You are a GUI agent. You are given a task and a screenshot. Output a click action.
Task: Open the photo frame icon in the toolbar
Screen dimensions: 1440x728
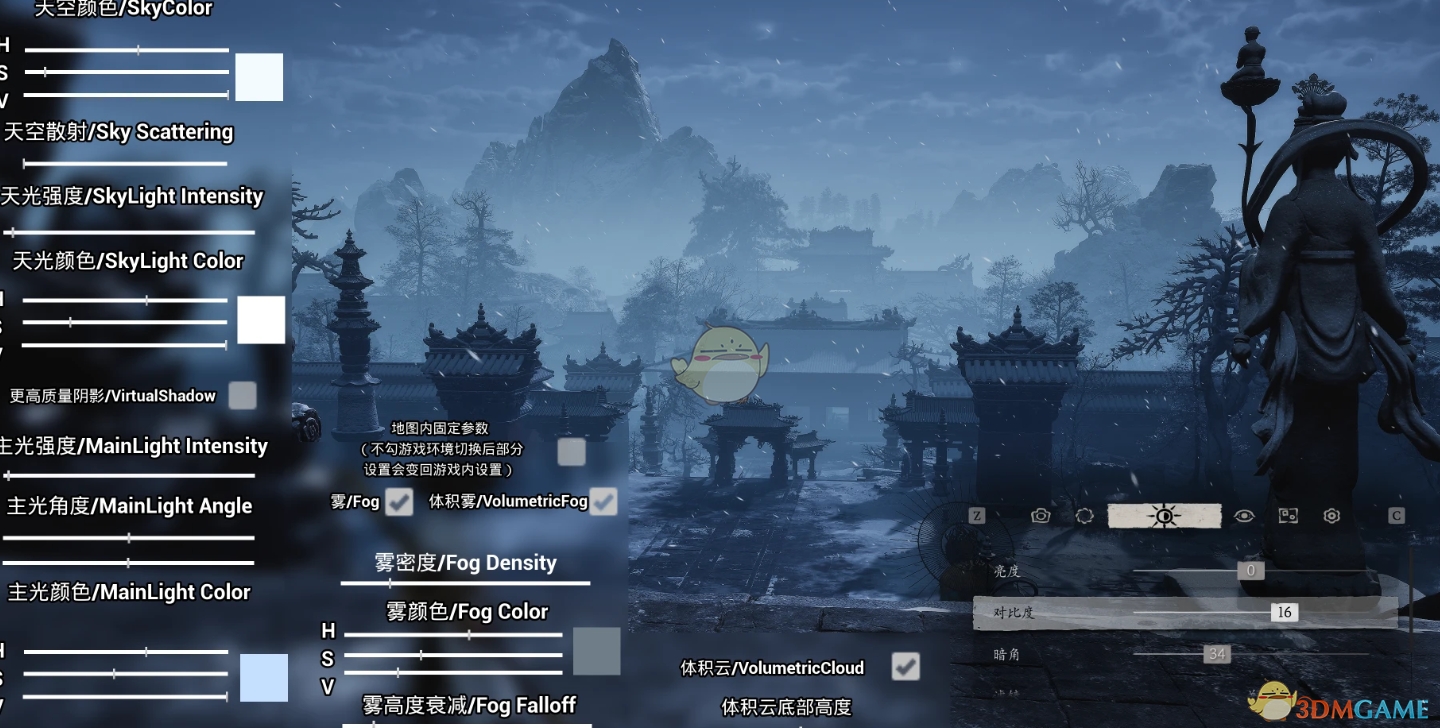coord(1287,515)
